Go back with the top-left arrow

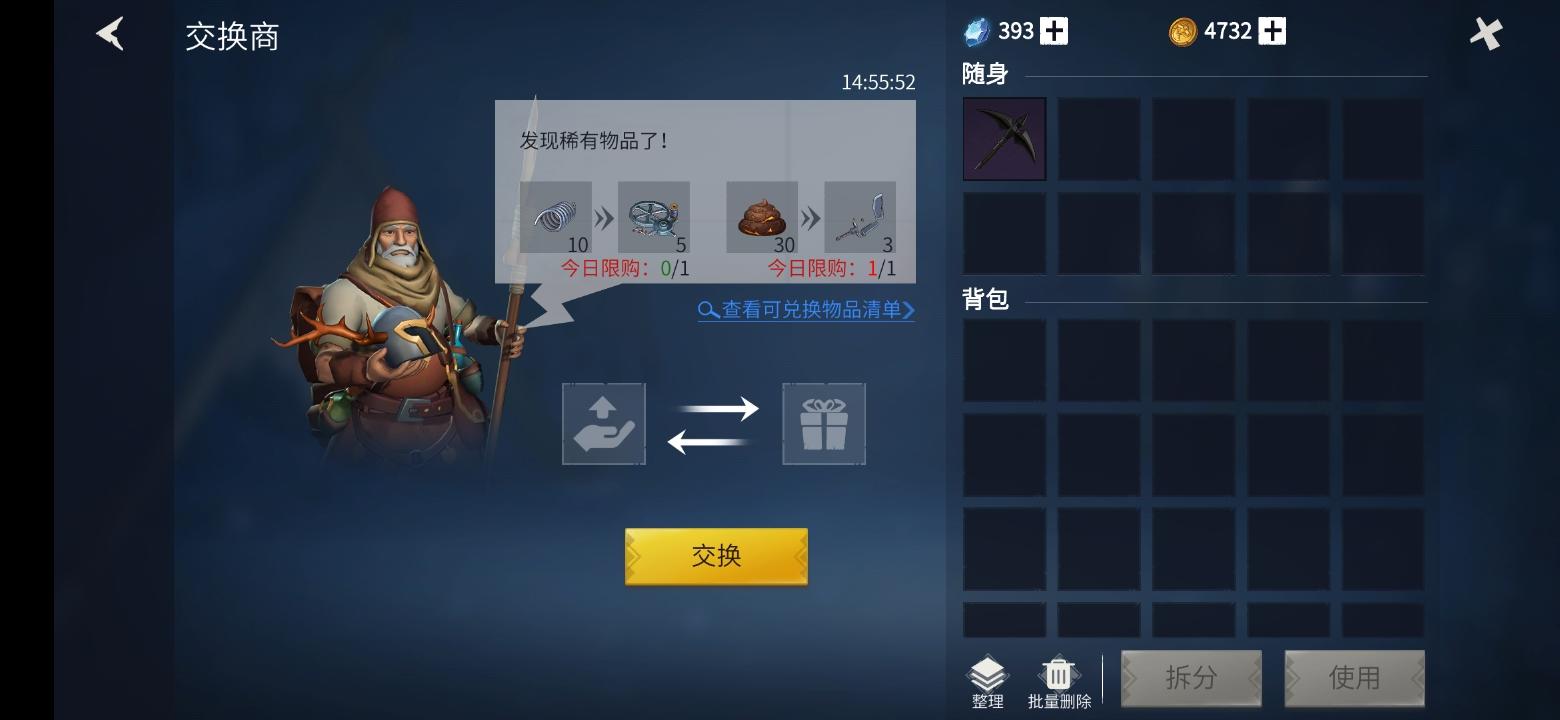coord(110,32)
